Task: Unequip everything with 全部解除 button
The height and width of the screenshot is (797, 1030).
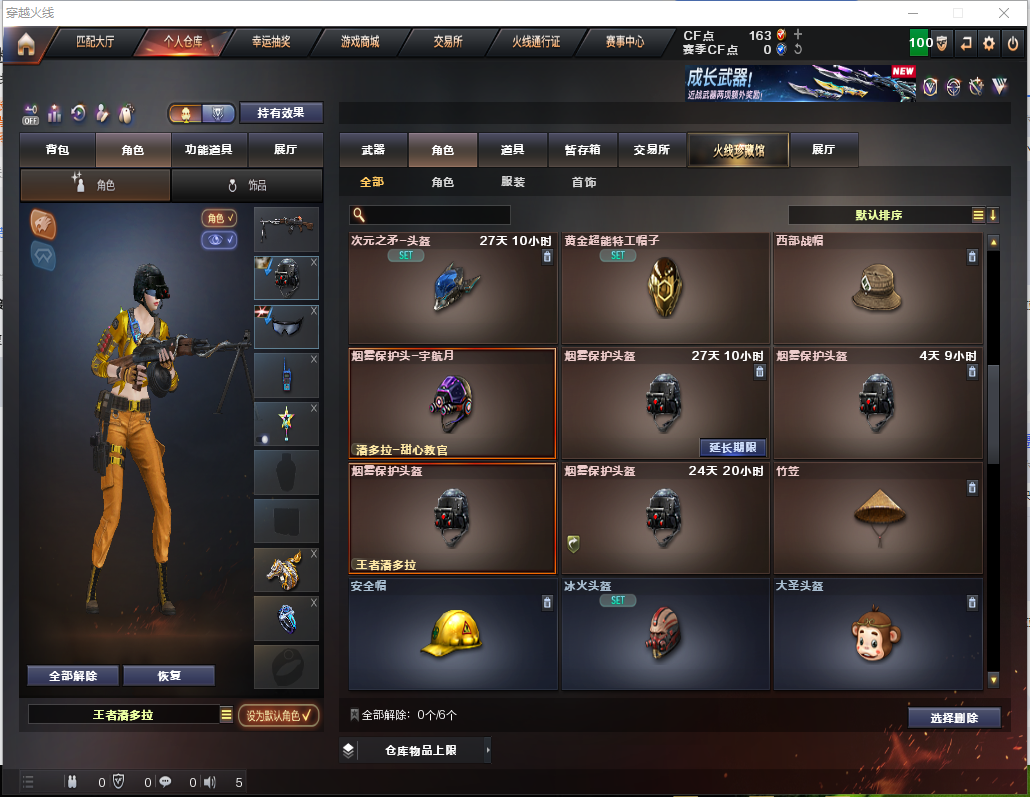Action: point(73,676)
